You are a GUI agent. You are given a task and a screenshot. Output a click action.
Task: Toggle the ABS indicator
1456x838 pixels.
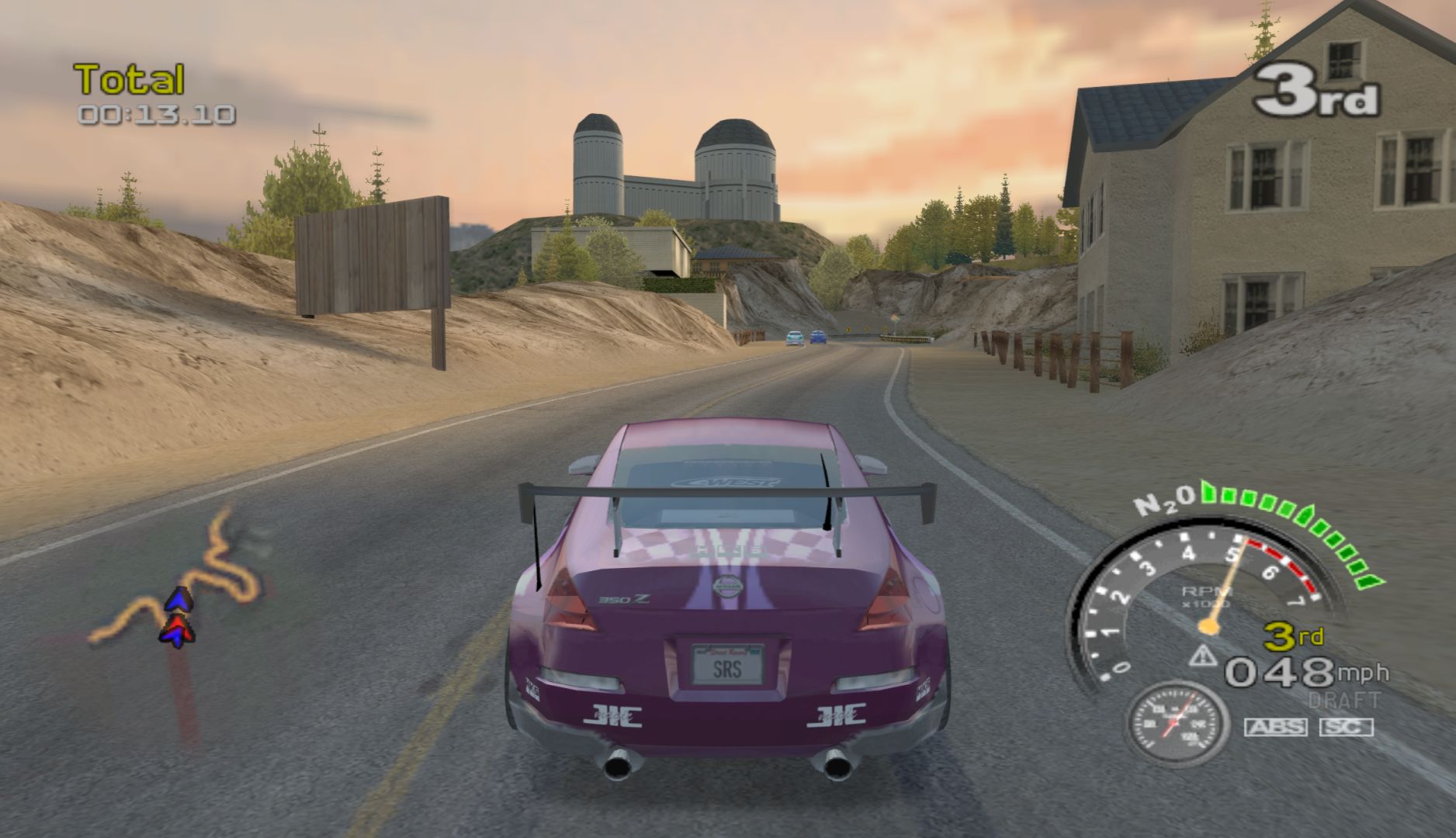[1275, 727]
